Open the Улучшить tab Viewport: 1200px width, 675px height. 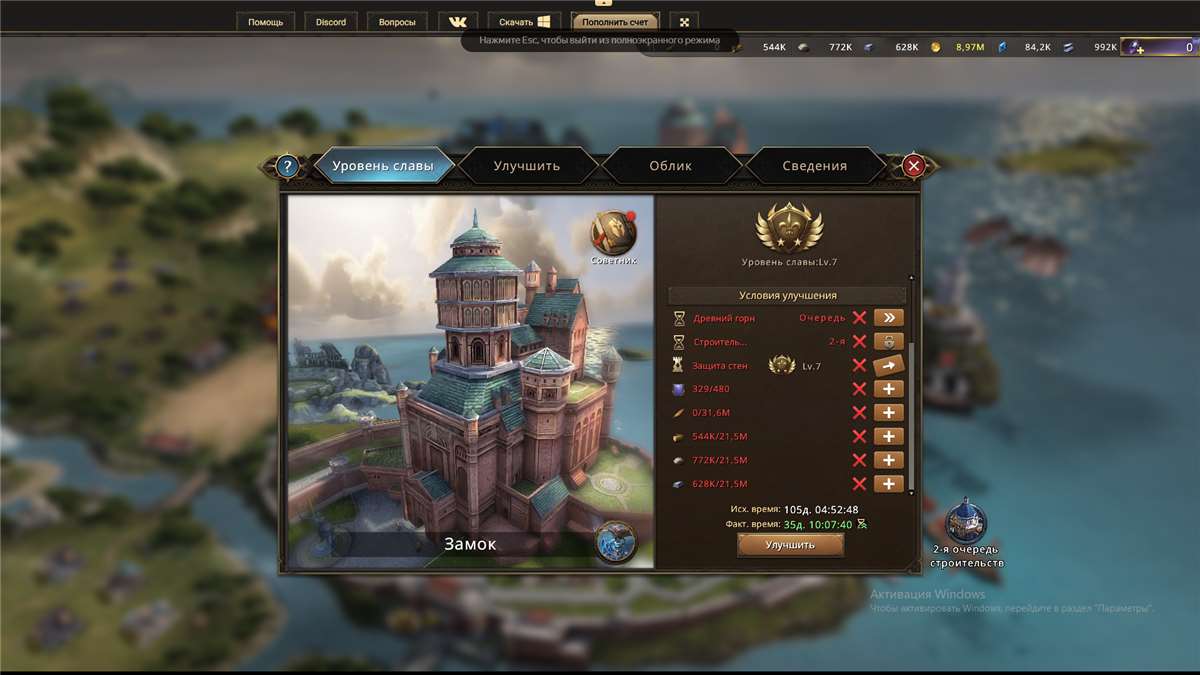coord(527,166)
